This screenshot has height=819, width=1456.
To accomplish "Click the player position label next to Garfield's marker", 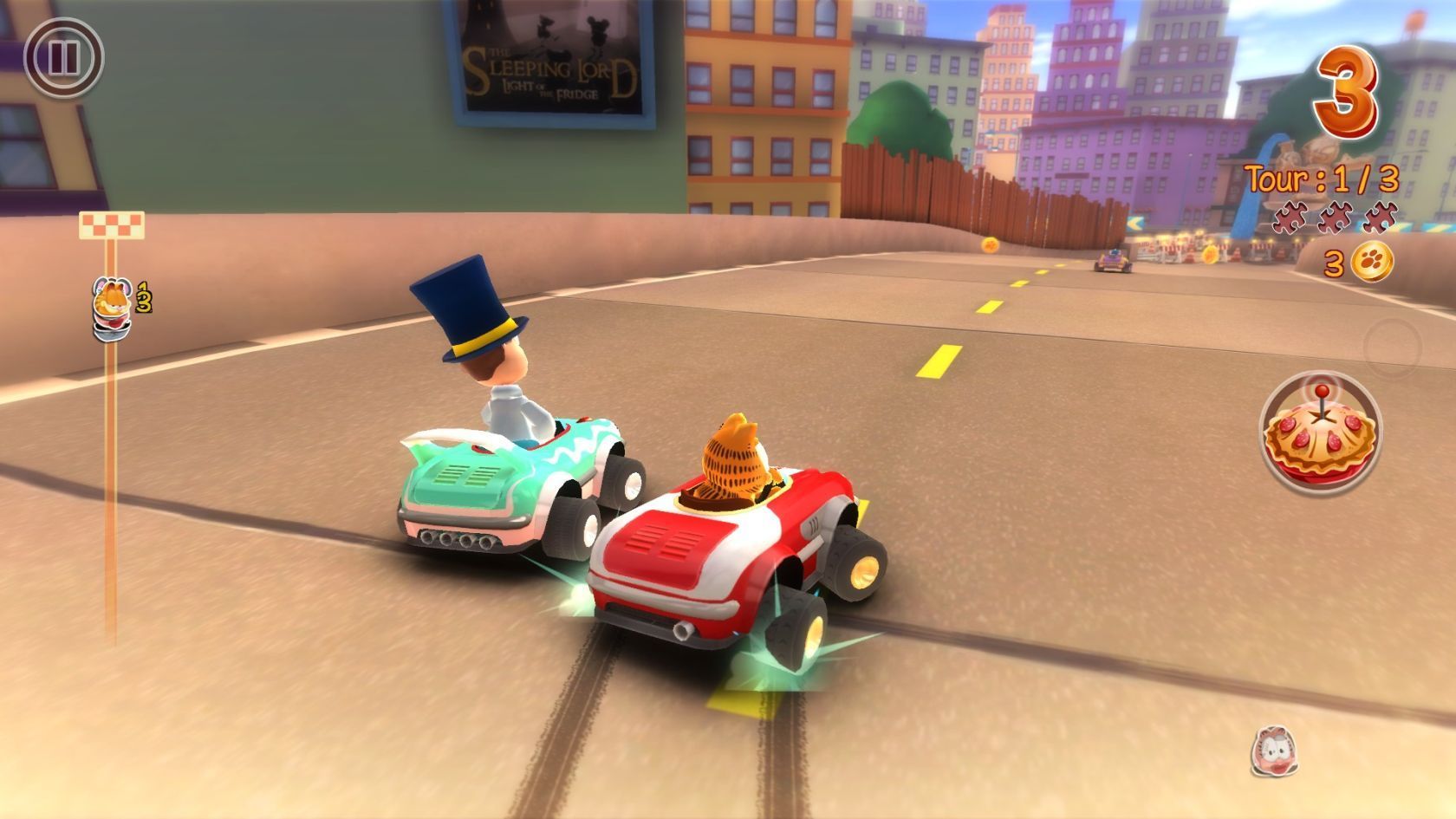I will [143, 297].
